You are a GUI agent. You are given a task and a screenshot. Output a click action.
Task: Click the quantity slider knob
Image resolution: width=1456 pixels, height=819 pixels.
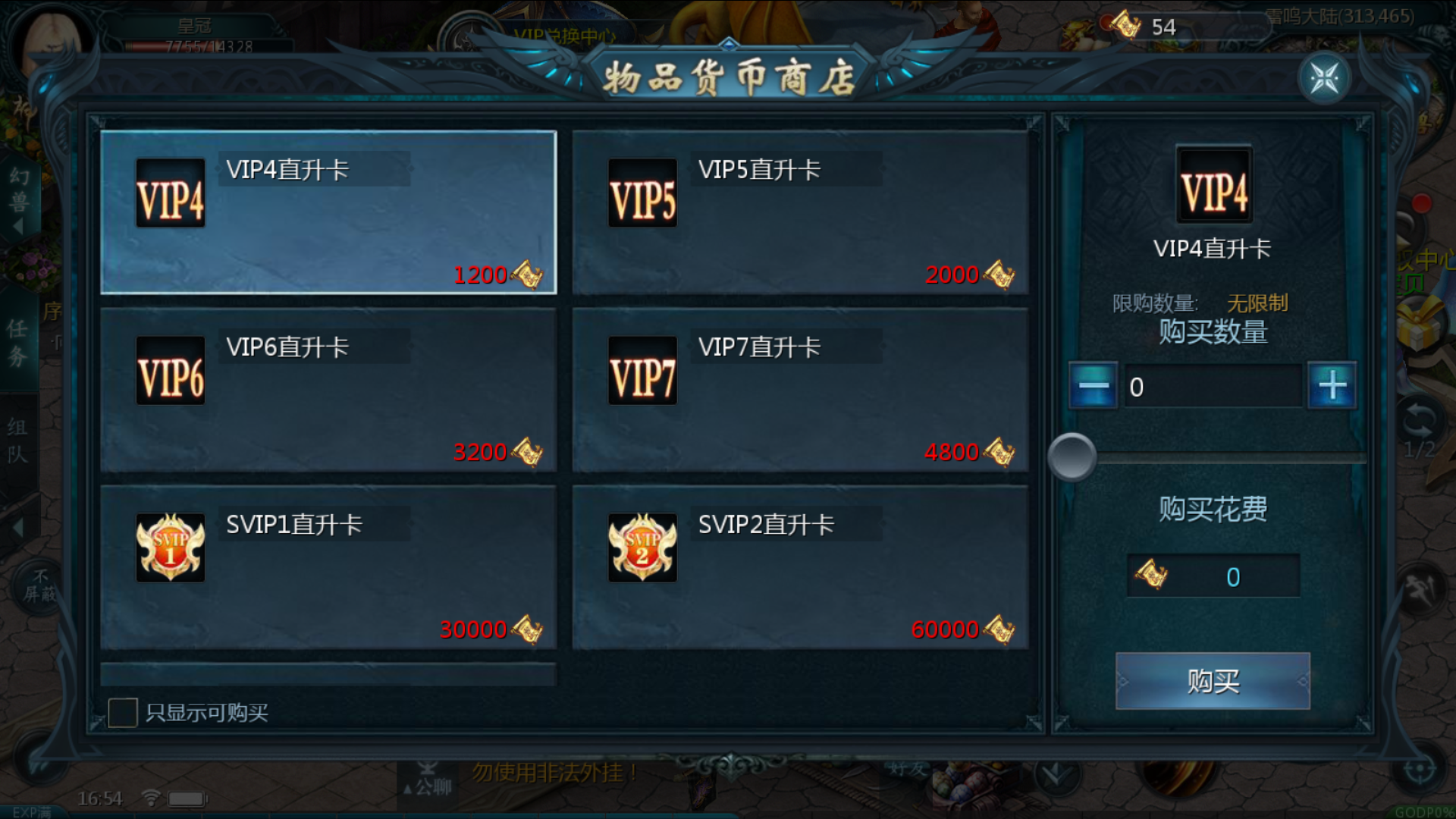[x=1072, y=457]
